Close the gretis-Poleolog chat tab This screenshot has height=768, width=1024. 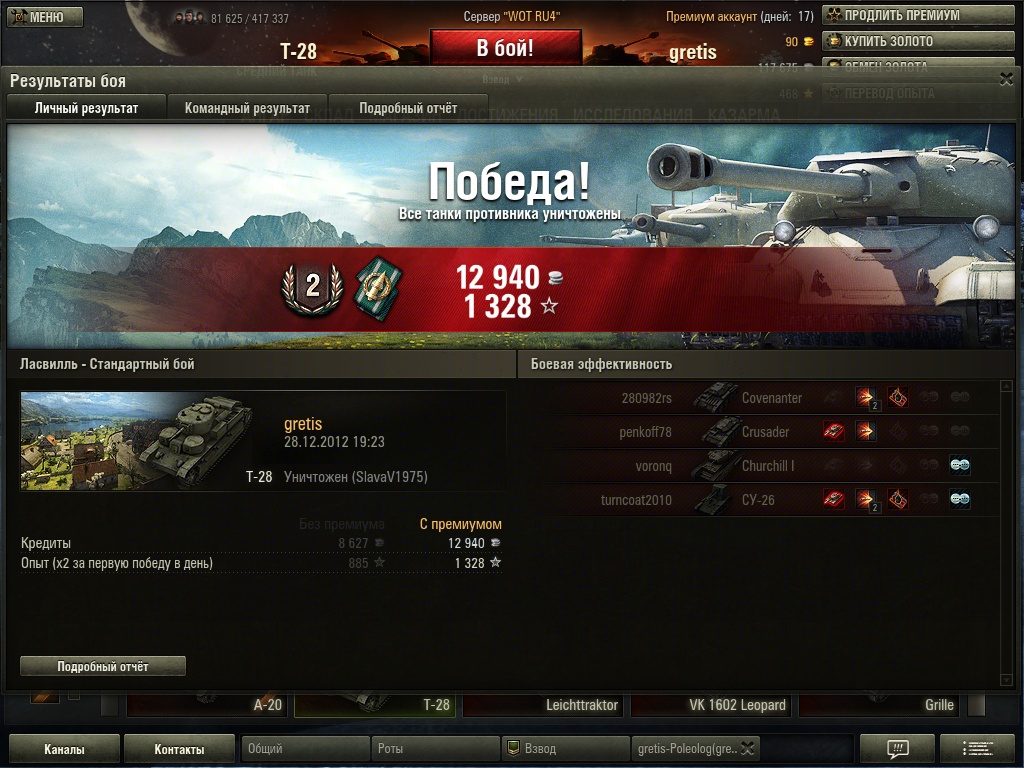tap(748, 749)
